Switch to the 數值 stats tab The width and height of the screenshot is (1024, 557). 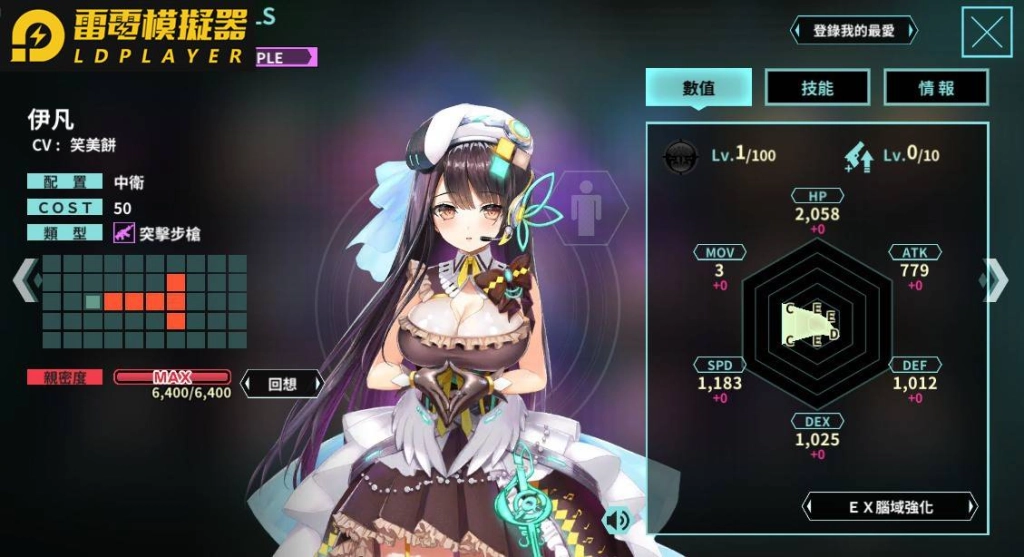tap(698, 88)
